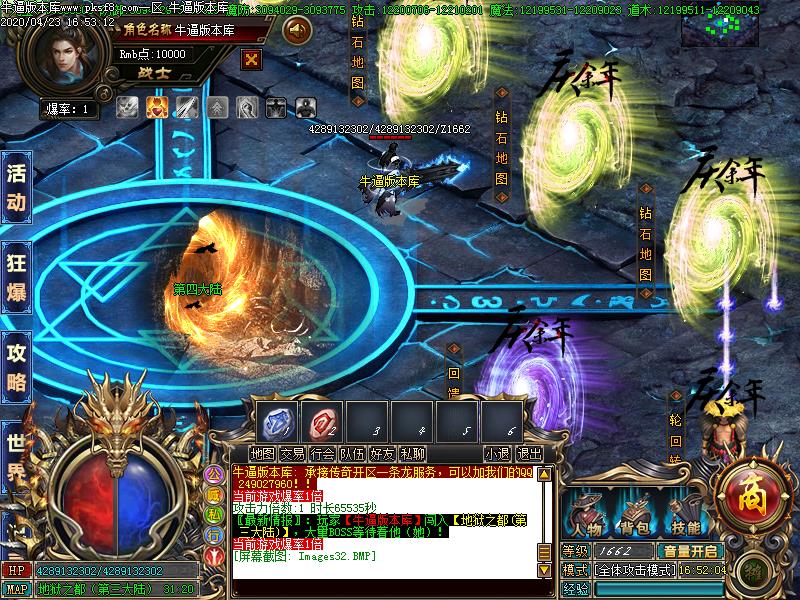Open the 狂爆 side menu
The image size is (800, 600).
pyautogui.click(x=16, y=277)
